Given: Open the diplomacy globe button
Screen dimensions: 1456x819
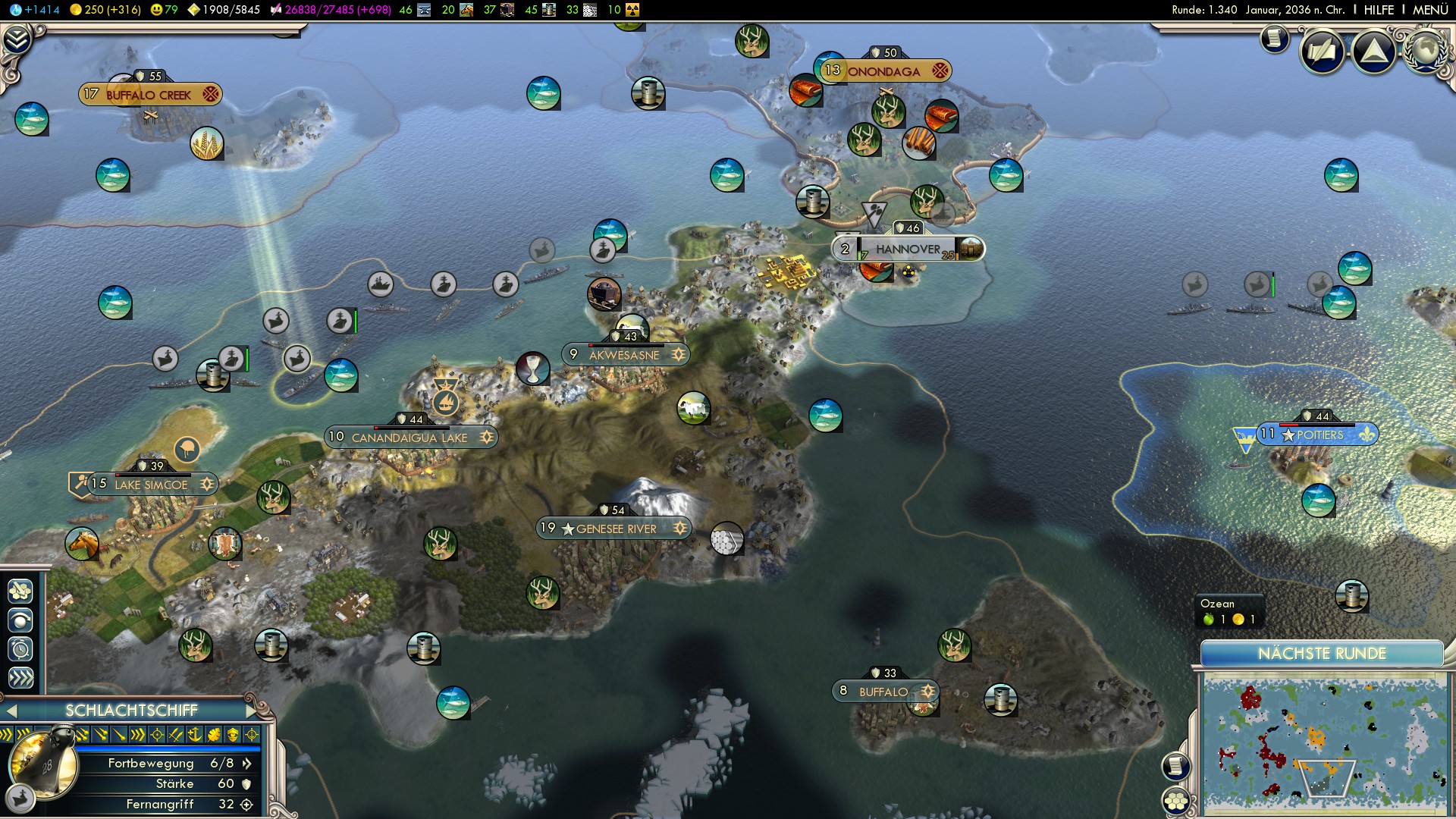Looking at the screenshot, I should click(x=1425, y=50).
